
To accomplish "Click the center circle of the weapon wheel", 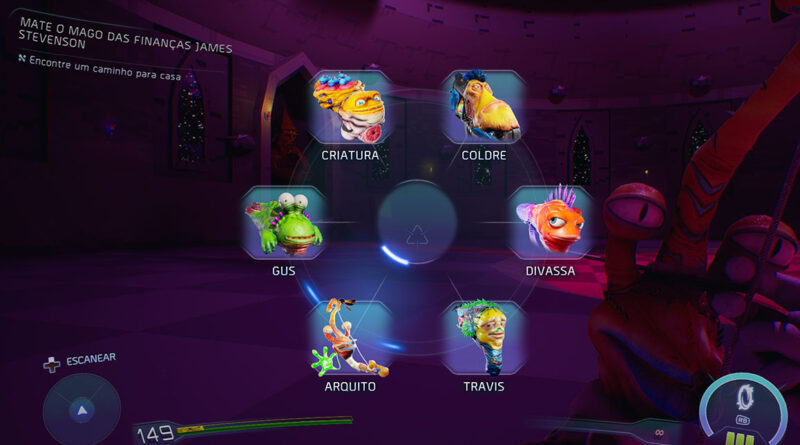I will point(417,223).
